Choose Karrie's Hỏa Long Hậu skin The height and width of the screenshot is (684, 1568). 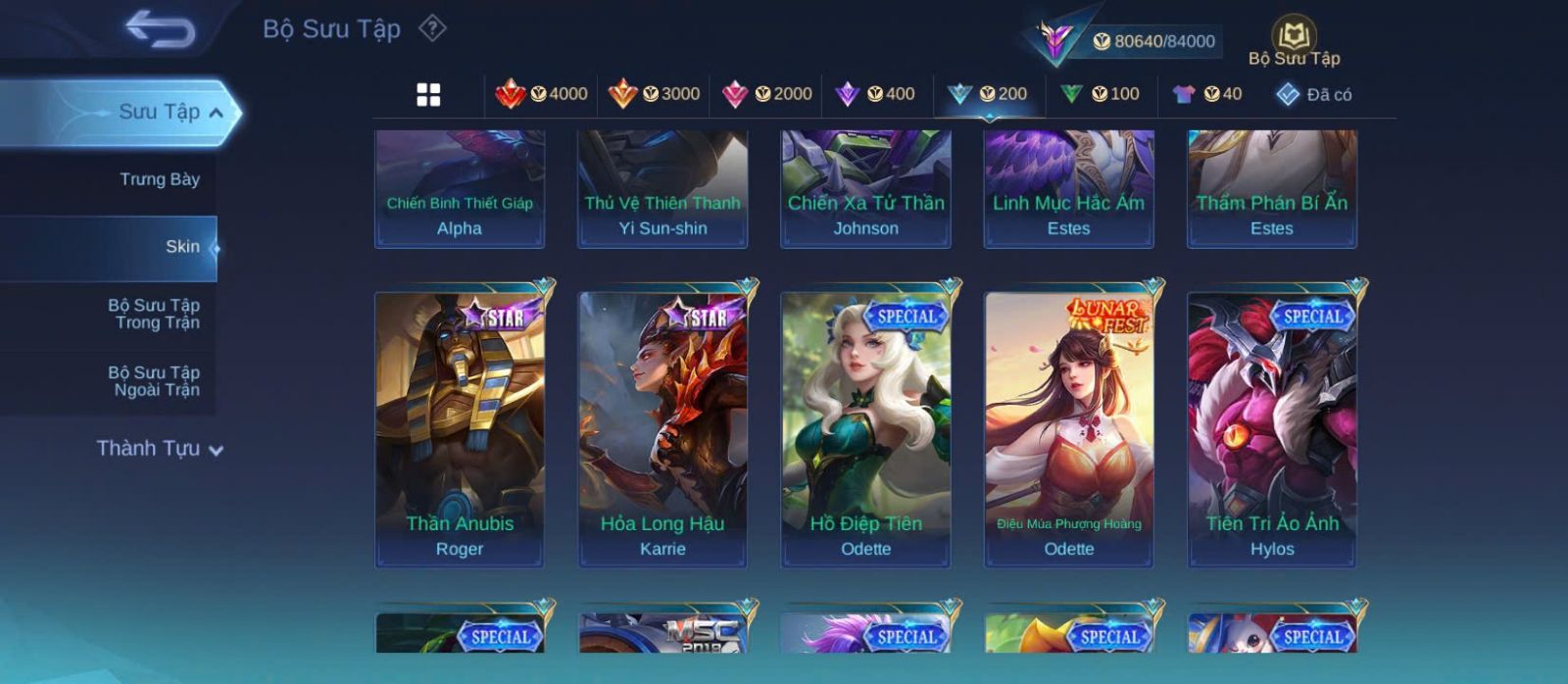coord(662,428)
